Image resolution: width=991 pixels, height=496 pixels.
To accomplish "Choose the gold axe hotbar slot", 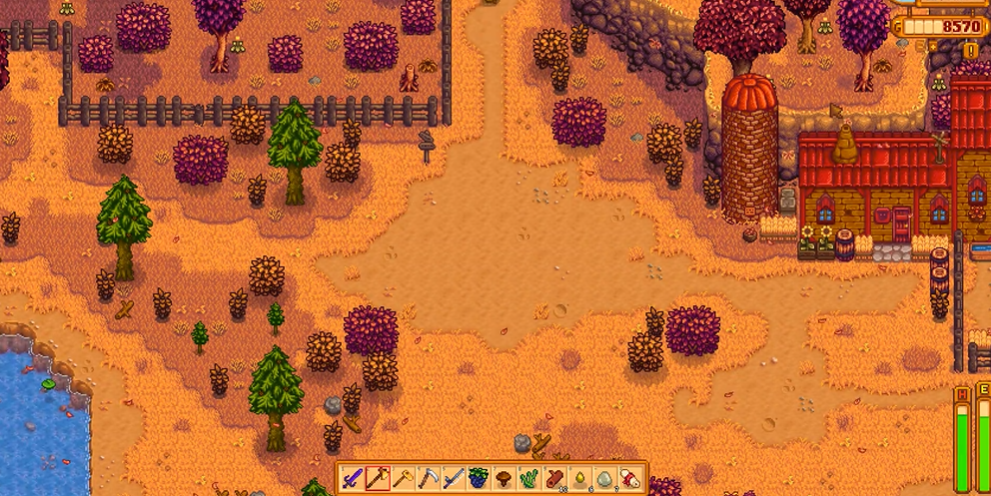I will click(377, 478).
